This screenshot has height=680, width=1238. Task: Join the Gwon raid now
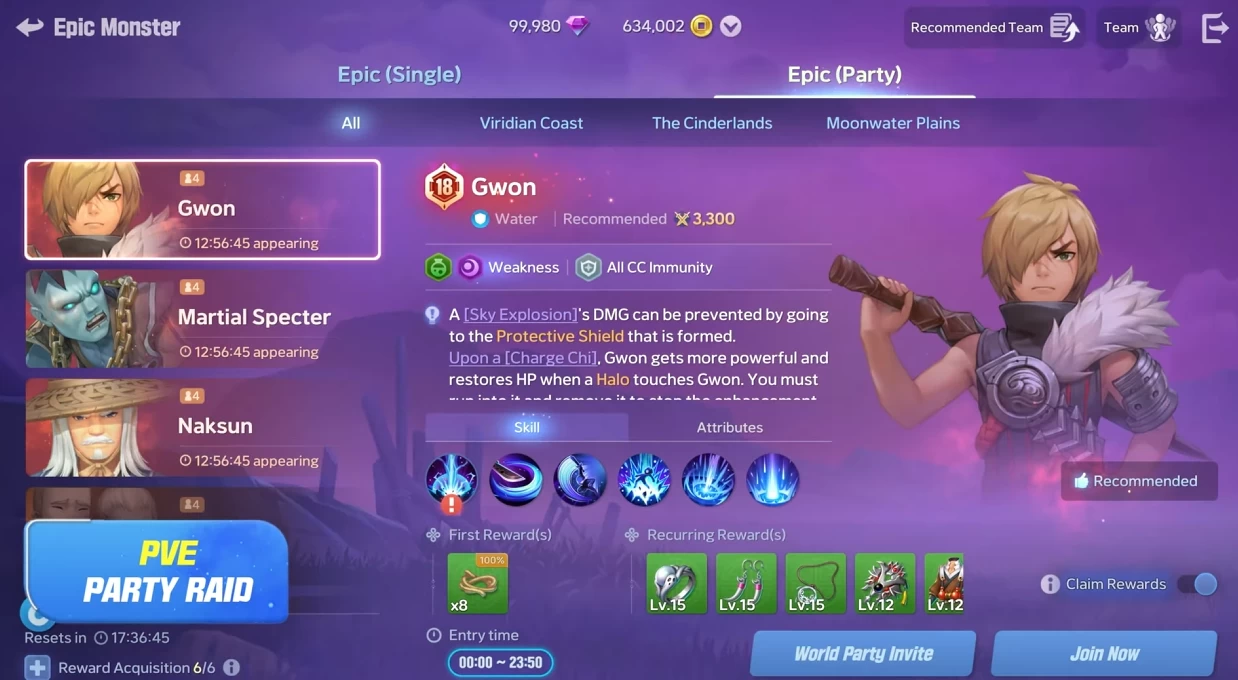(x=1104, y=654)
